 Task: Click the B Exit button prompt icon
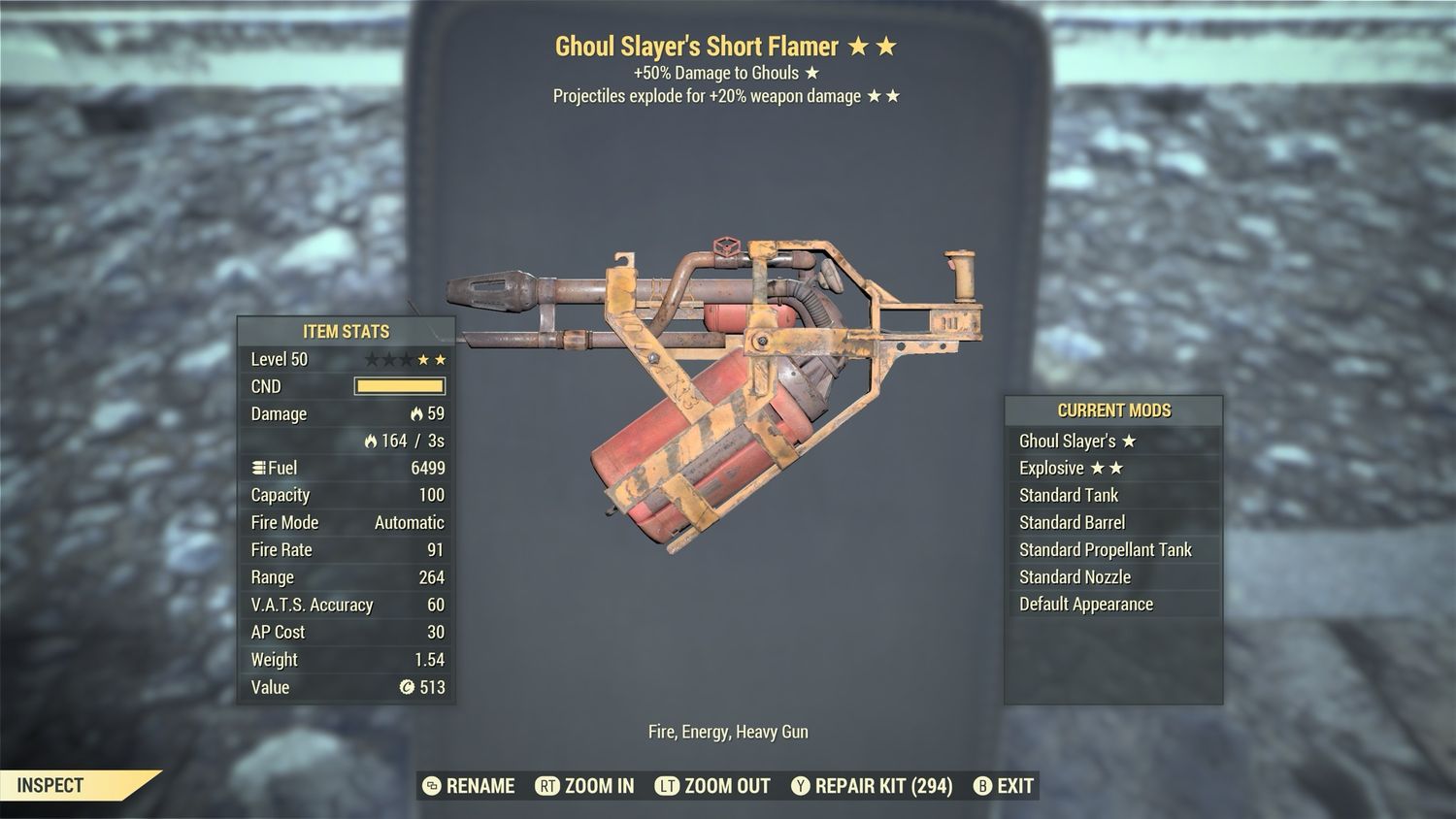(983, 786)
